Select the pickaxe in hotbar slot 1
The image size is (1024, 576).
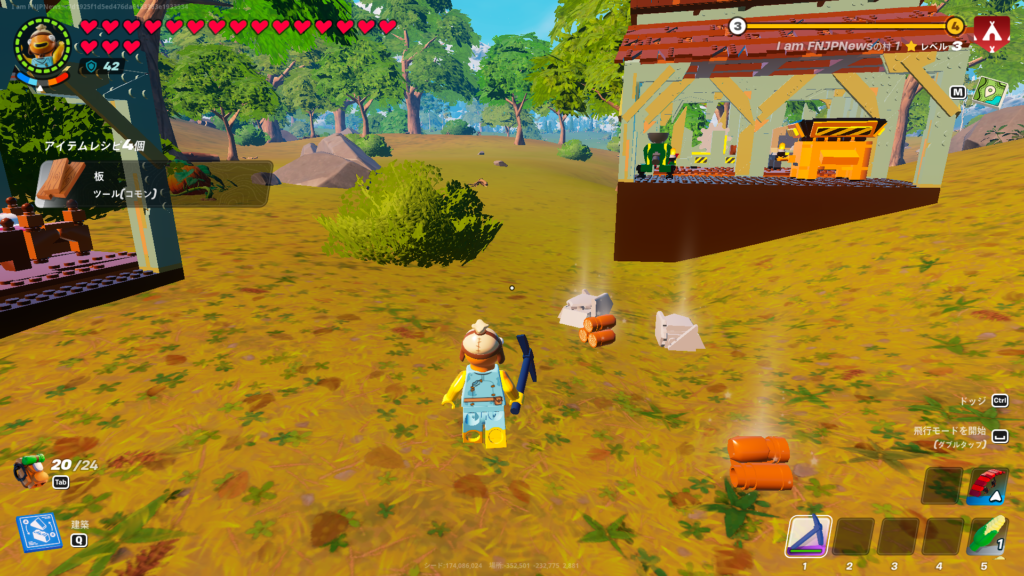[x=808, y=536]
